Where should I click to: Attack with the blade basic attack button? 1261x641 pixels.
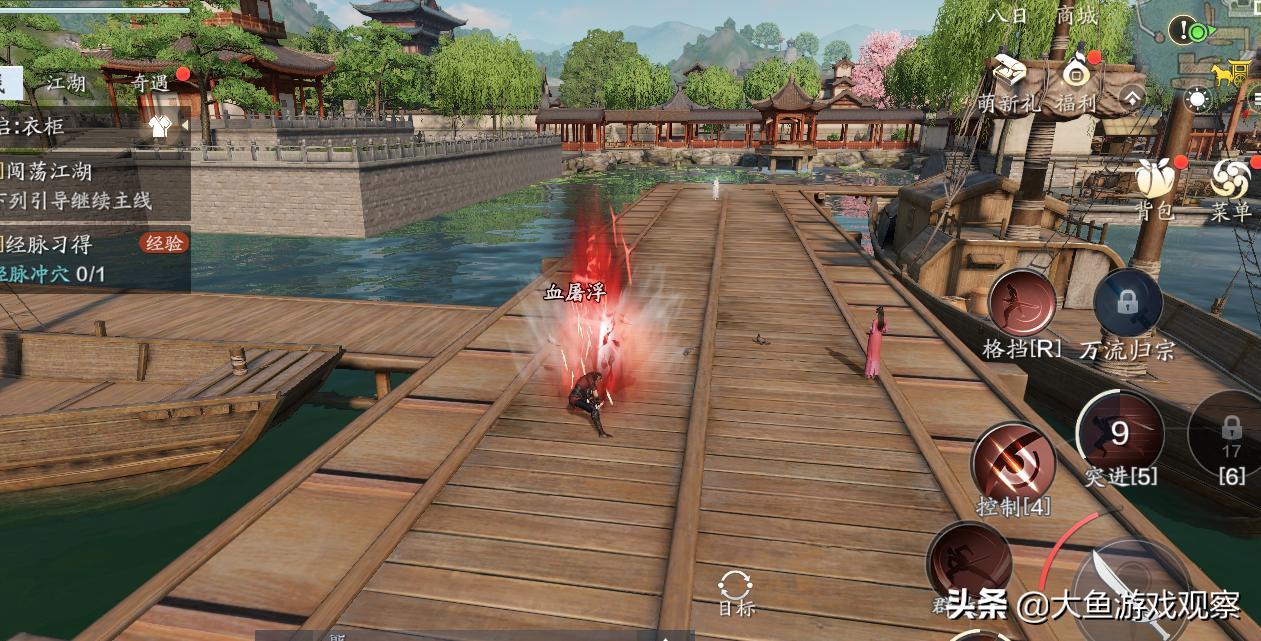[1130, 590]
